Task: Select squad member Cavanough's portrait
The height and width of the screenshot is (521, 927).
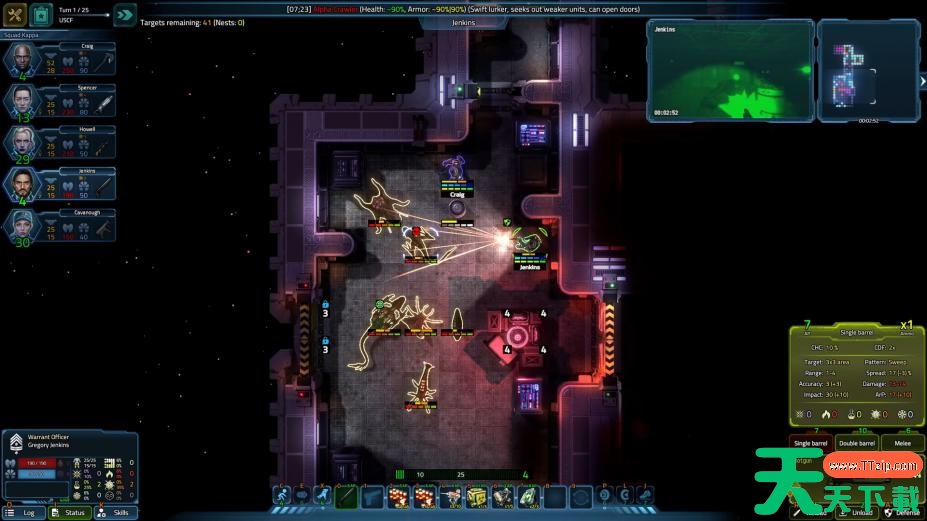Action: pyautogui.click(x=23, y=226)
